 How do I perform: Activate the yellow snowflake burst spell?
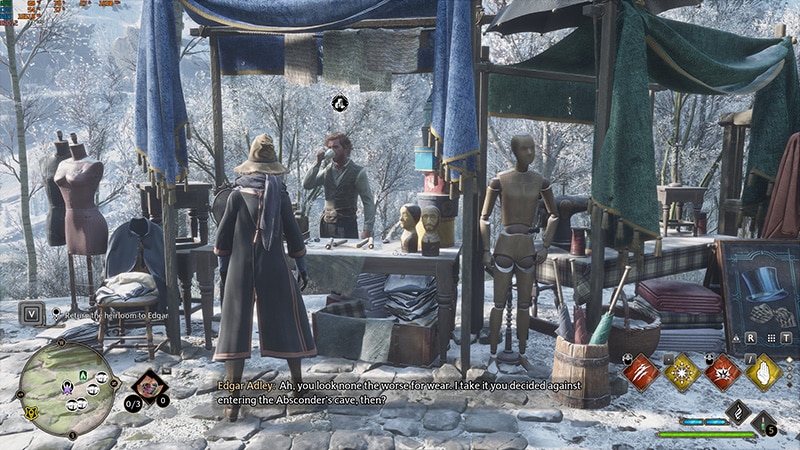[x=682, y=373]
